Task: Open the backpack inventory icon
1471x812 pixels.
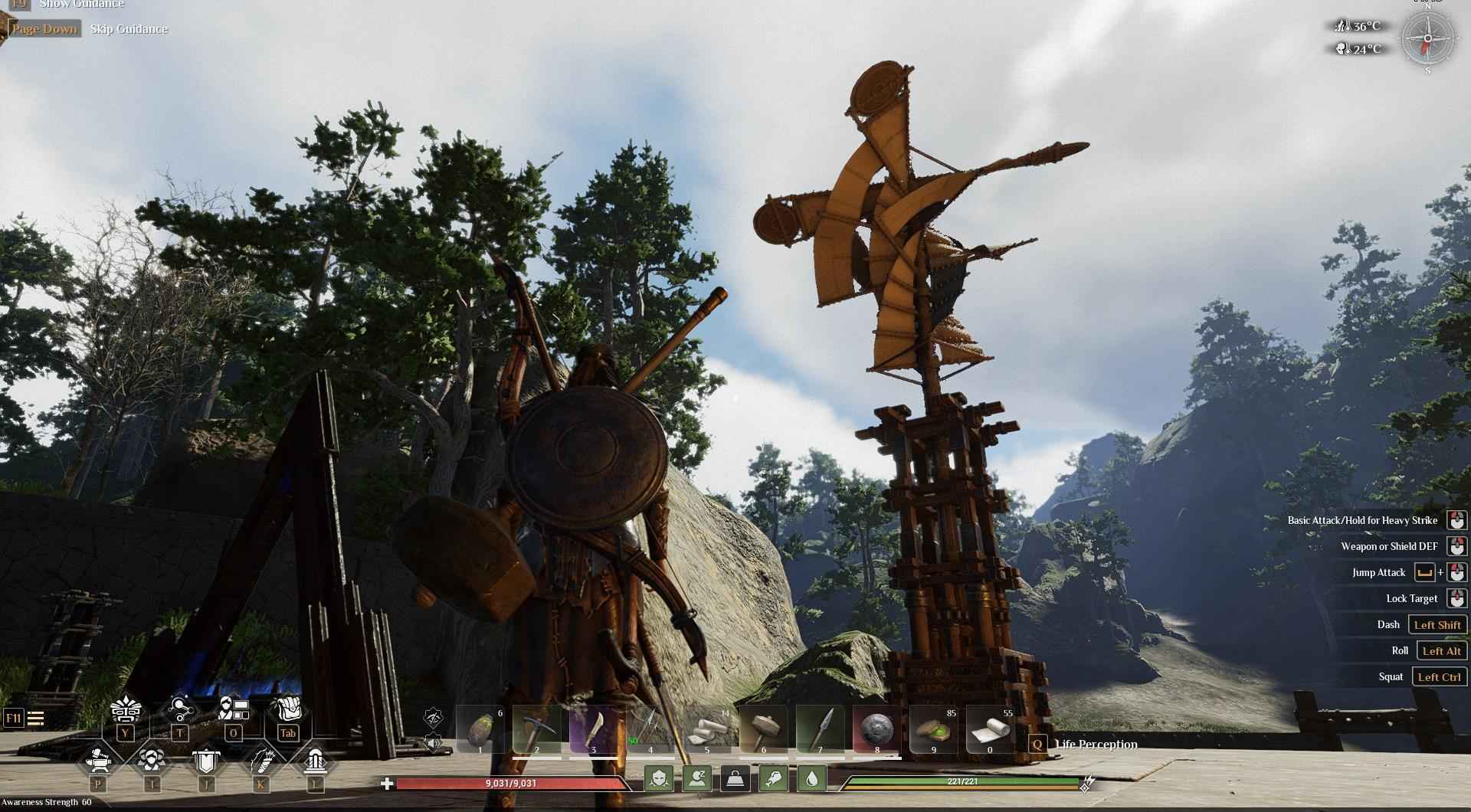Action: tap(288, 710)
